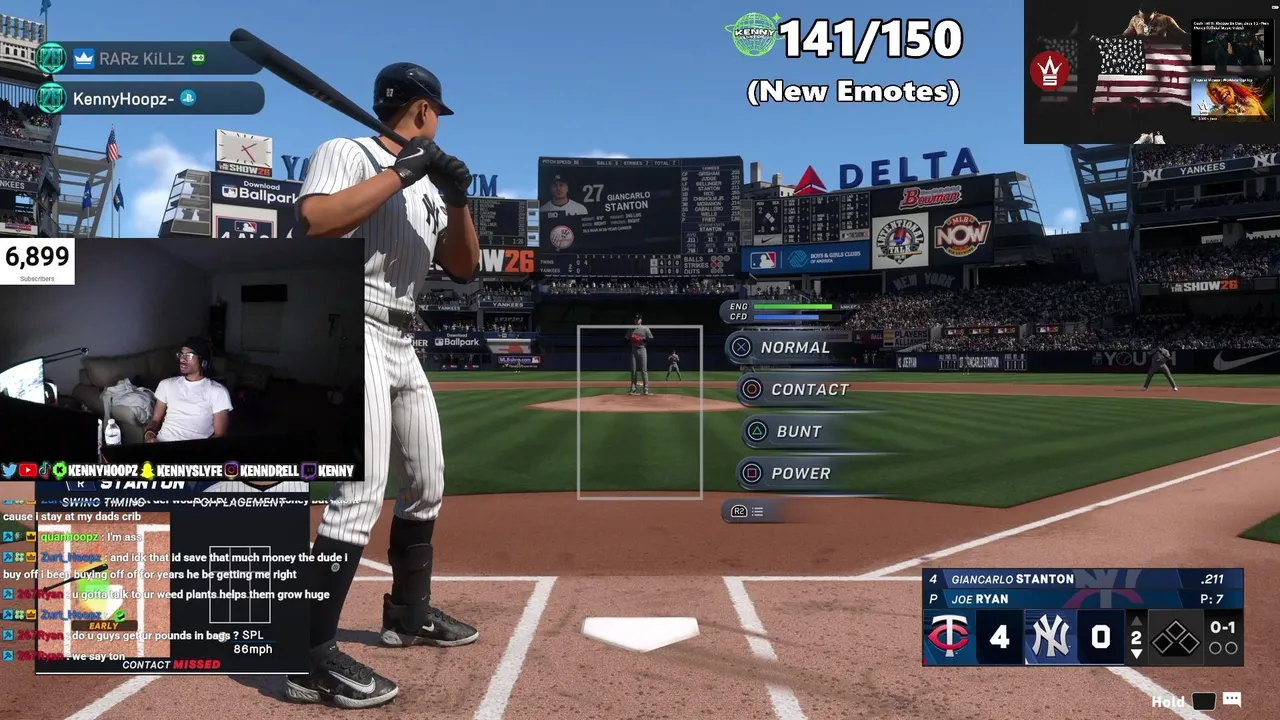Image resolution: width=1280 pixels, height=720 pixels.
Task: Open the speech bubble chat icon
Action: tap(1232, 700)
